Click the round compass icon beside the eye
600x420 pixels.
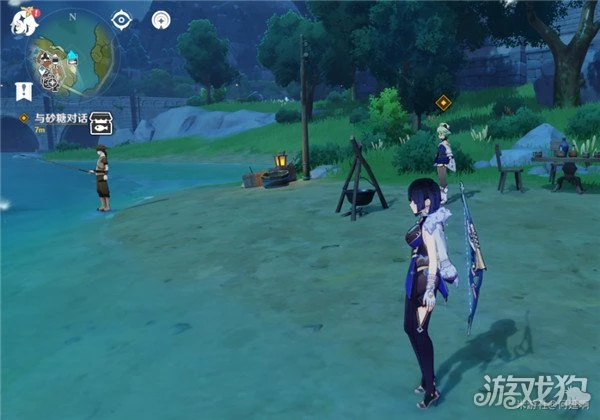[x=161, y=19]
